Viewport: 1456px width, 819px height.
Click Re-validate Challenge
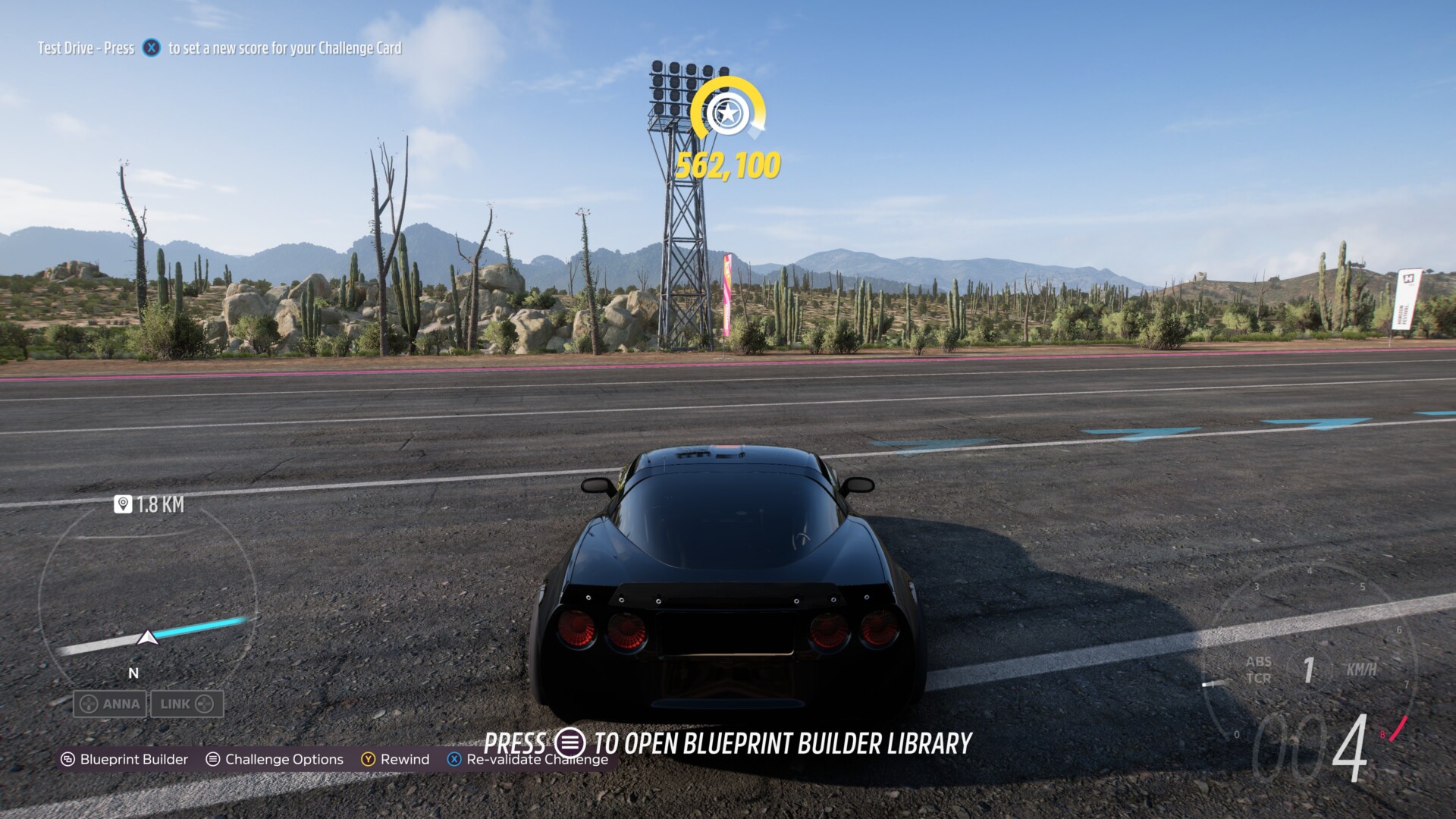(528, 759)
